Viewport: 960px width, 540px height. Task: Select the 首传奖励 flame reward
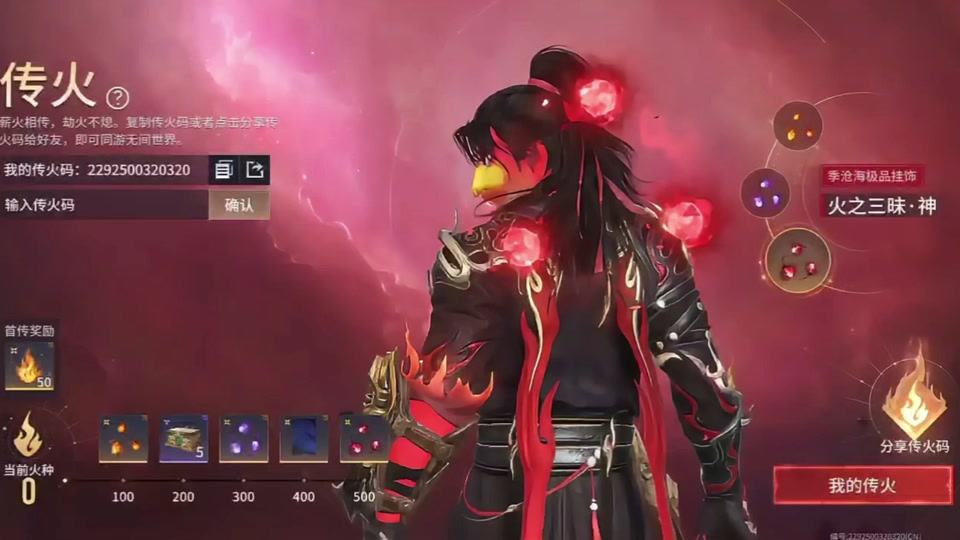(29, 366)
